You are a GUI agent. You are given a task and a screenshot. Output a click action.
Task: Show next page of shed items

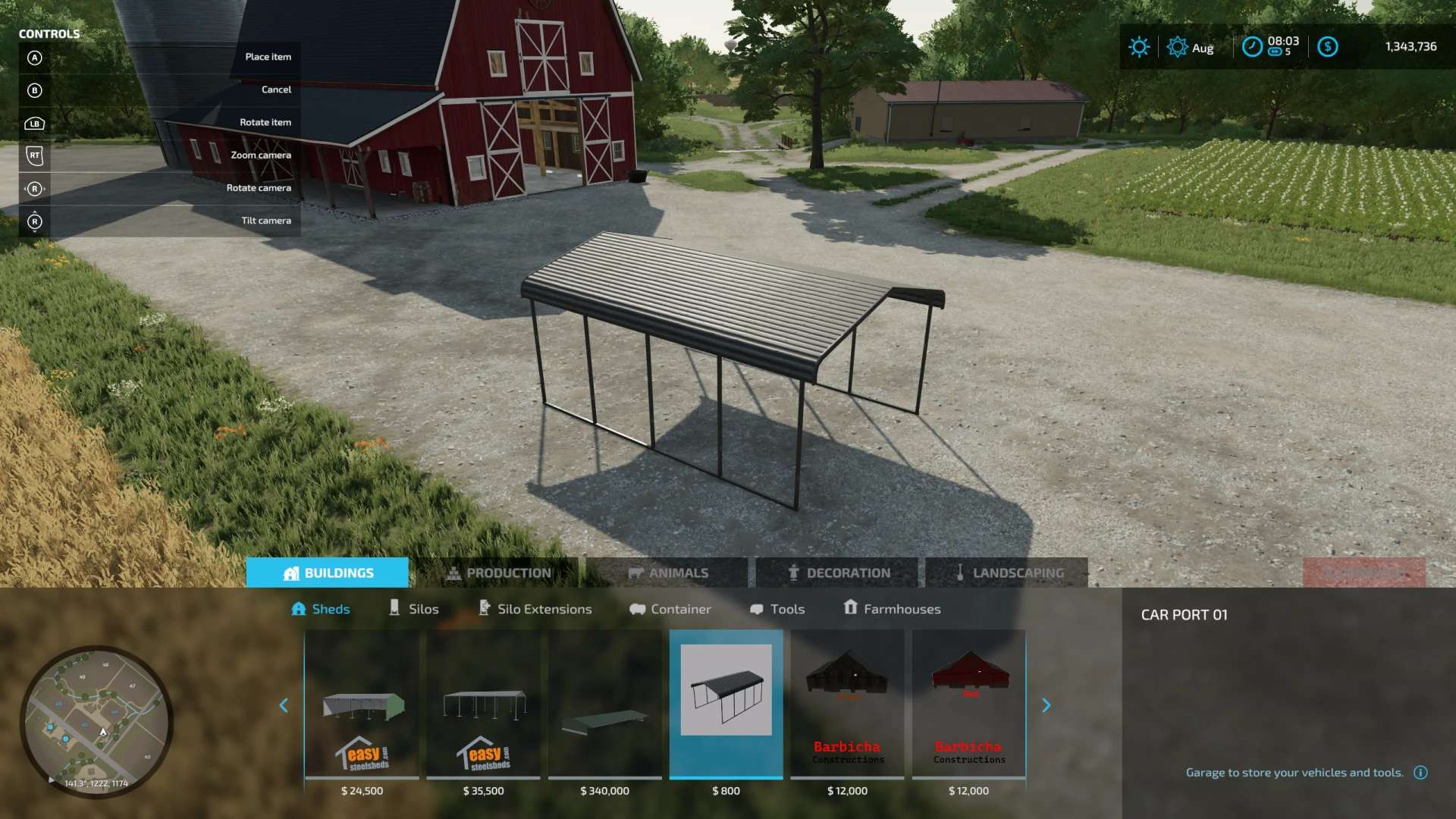pyautogui.click(x=1046, y=706)
